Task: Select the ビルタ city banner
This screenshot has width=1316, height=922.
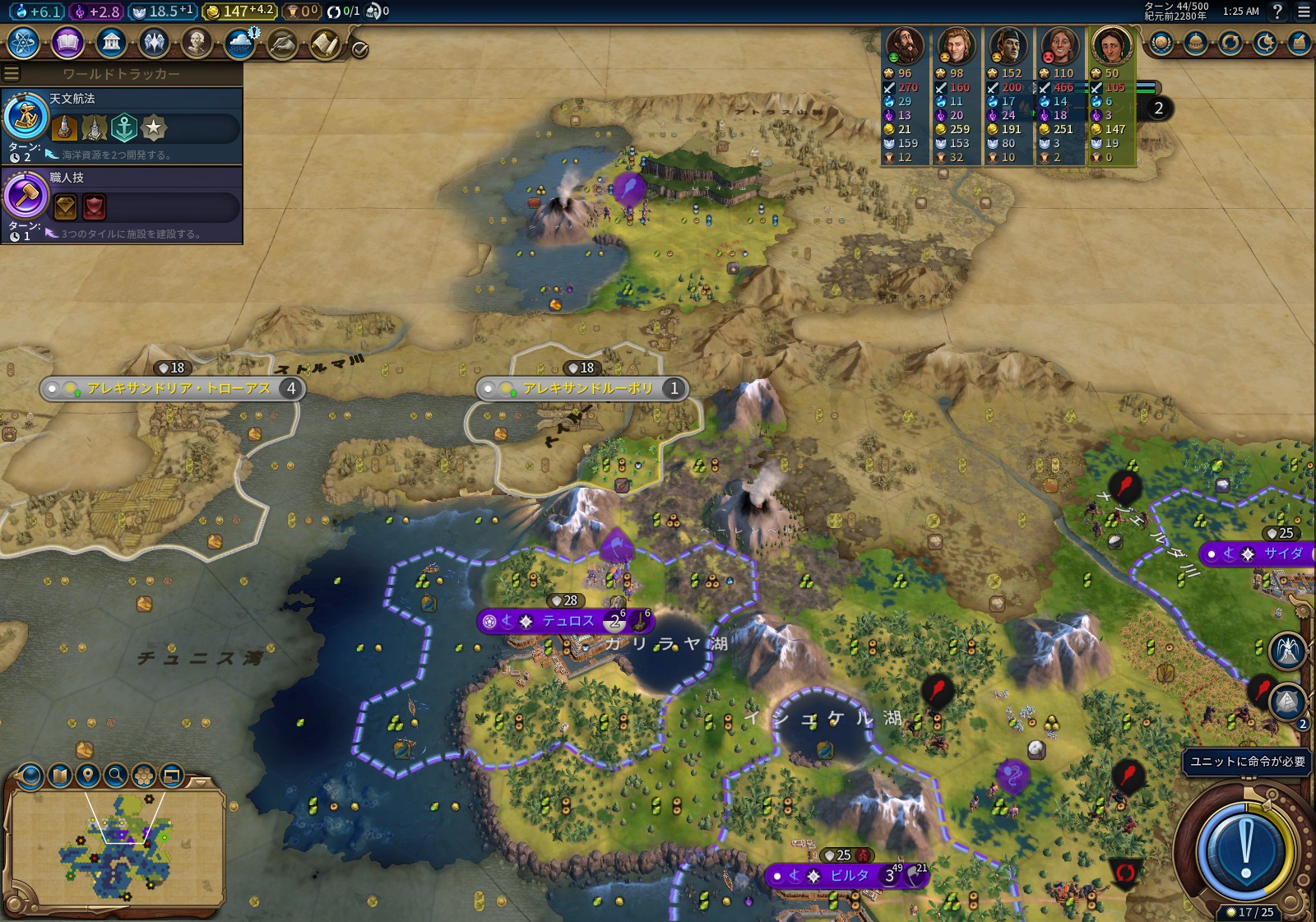Action: 847,876
